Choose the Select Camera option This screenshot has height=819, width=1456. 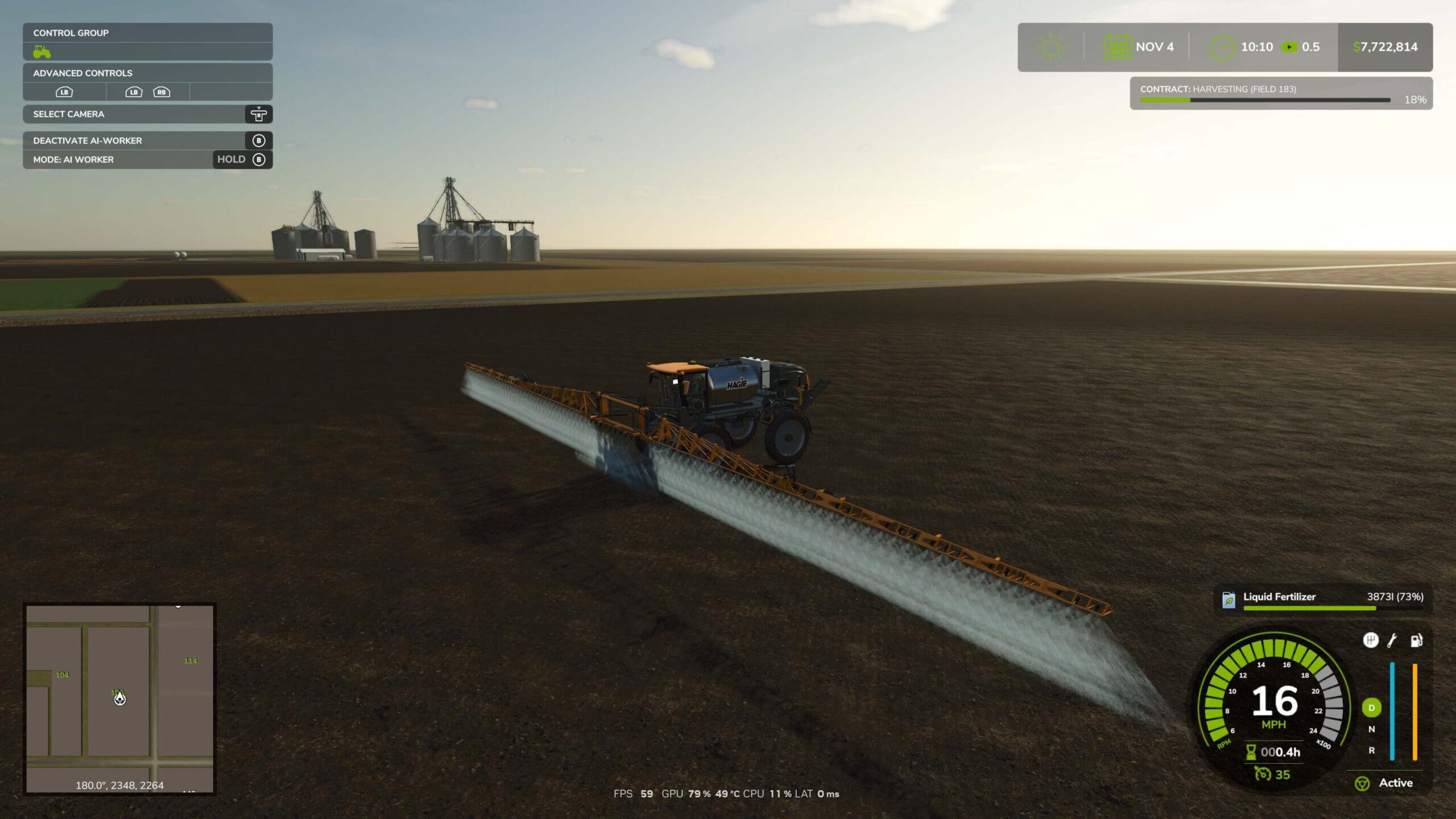click(x=147, y=114)
